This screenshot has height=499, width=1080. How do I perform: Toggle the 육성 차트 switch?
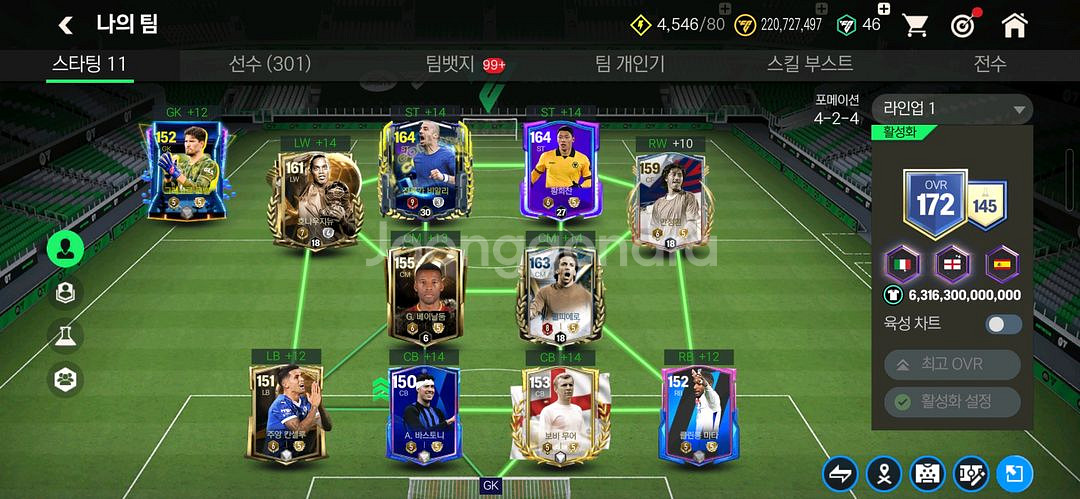click(x=1003, y=324)
